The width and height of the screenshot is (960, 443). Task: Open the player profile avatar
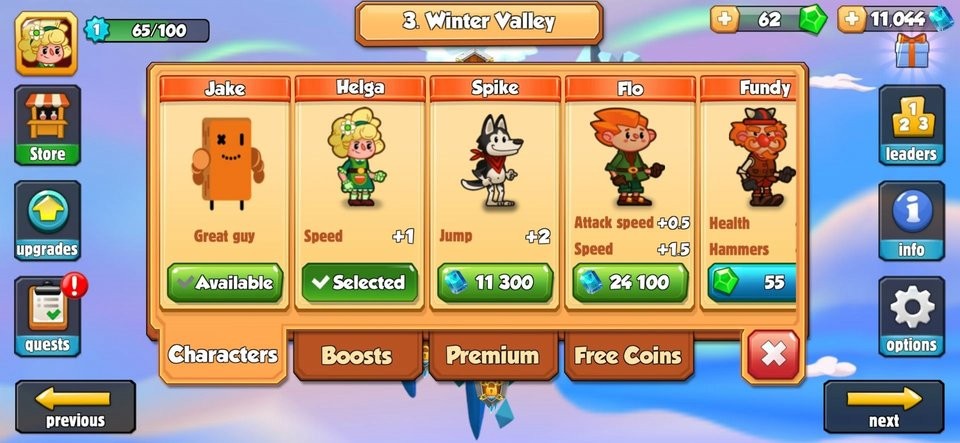click(46, 43)
